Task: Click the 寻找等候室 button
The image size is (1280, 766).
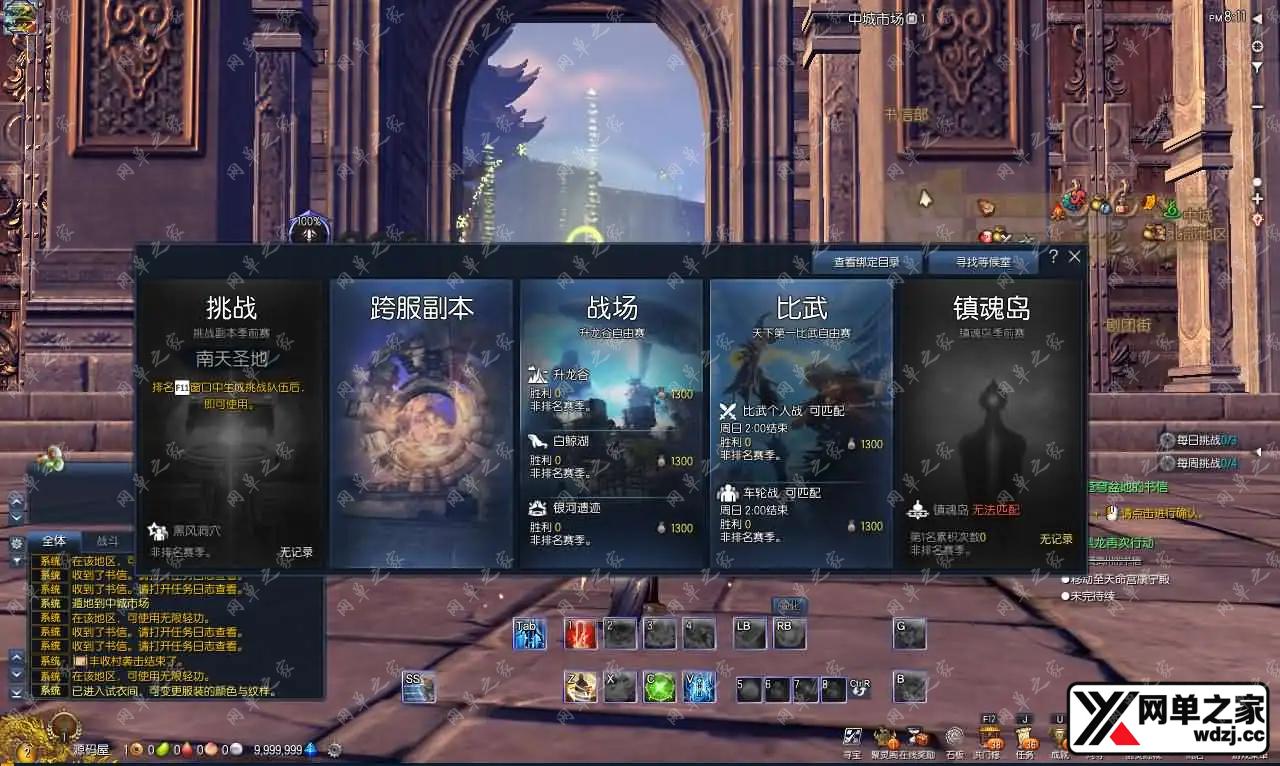Action: [x=982, y=262]
